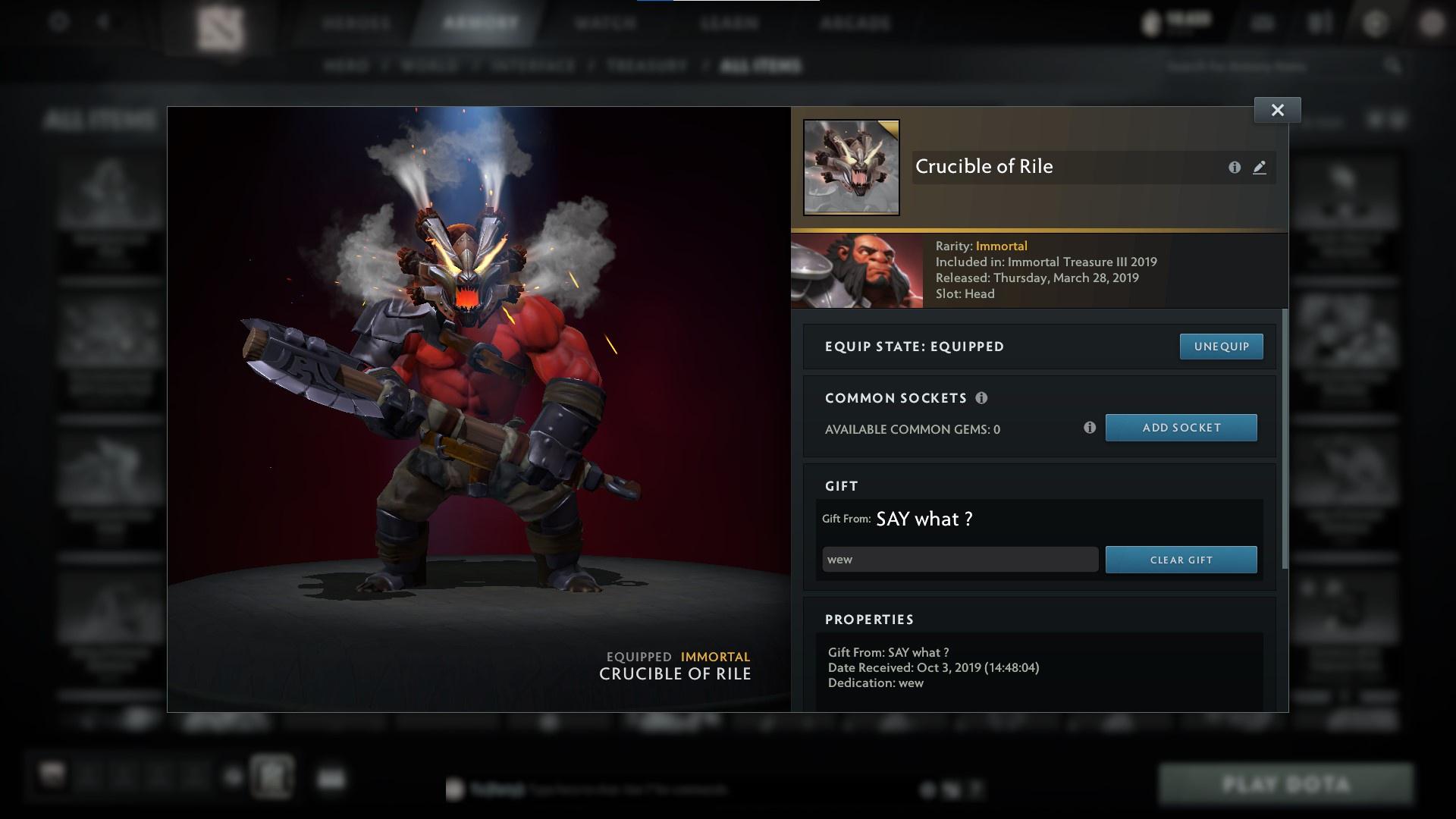Screen dimensions: 1456x819
Task: Click the info icon beside AVAILABLE COMMON GEMS
Action: point(1090,428)
